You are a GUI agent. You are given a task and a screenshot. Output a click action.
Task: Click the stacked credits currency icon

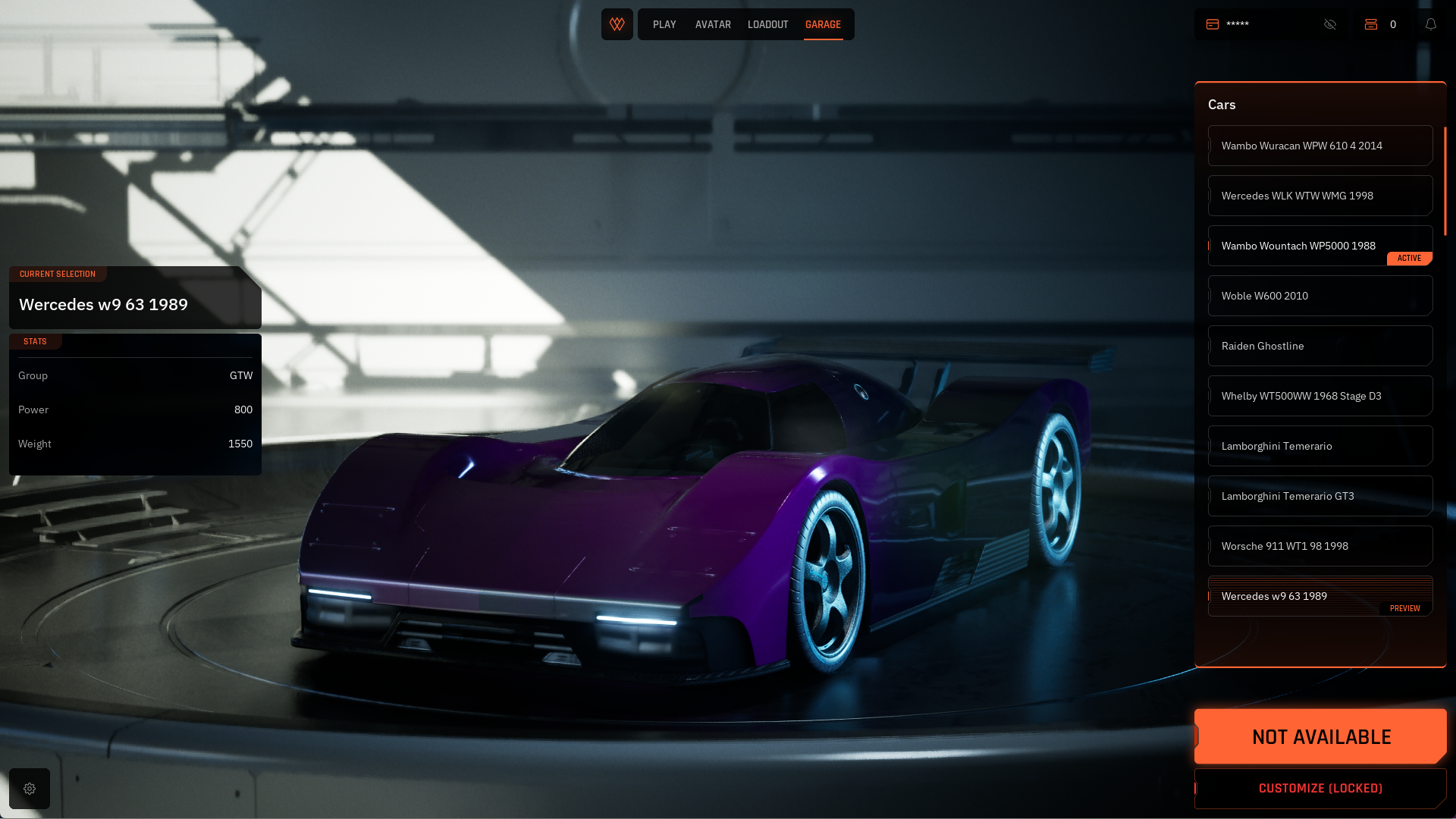click(1371, 24)
